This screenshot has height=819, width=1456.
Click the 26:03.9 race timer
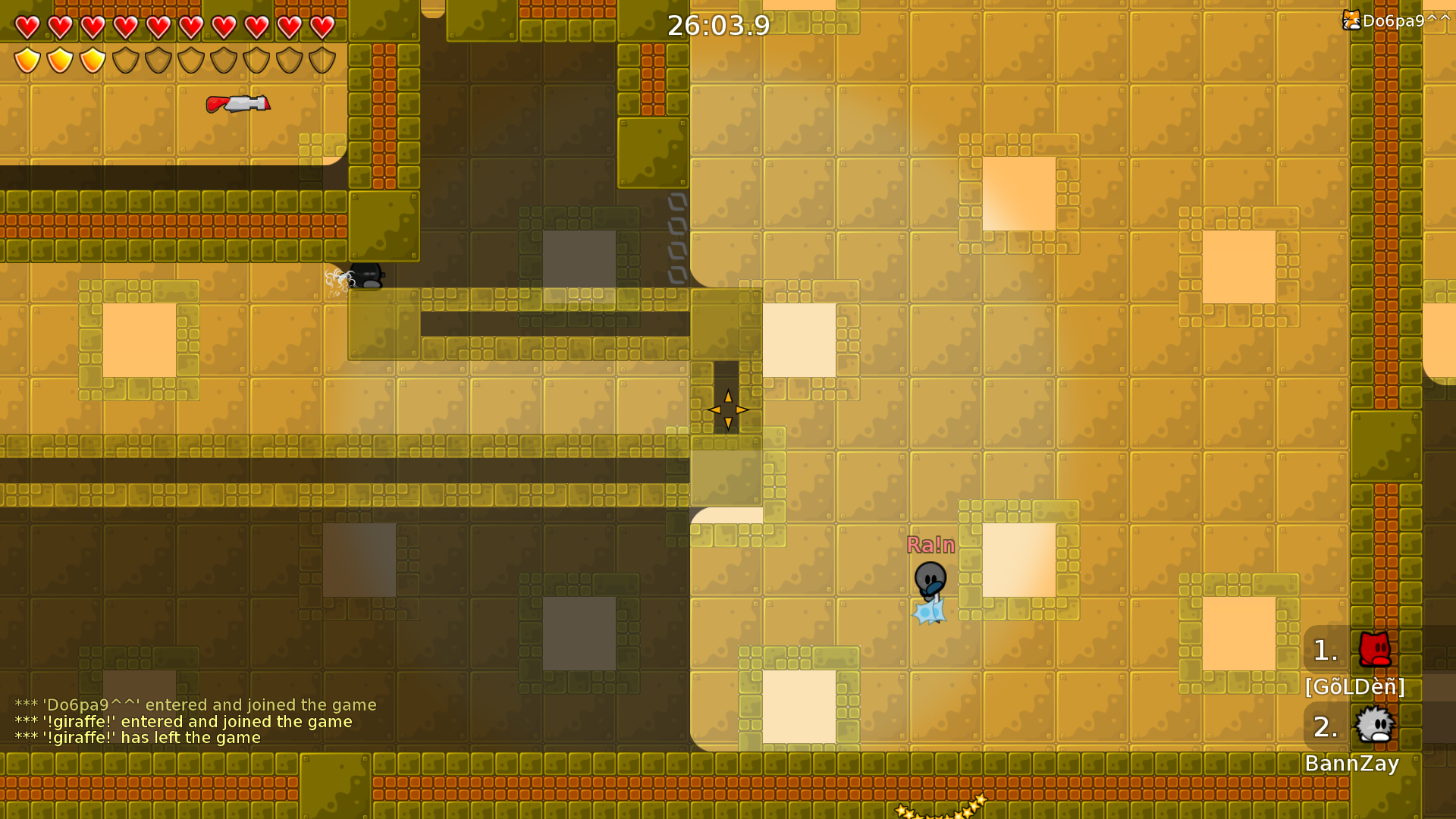pos(717,25)
